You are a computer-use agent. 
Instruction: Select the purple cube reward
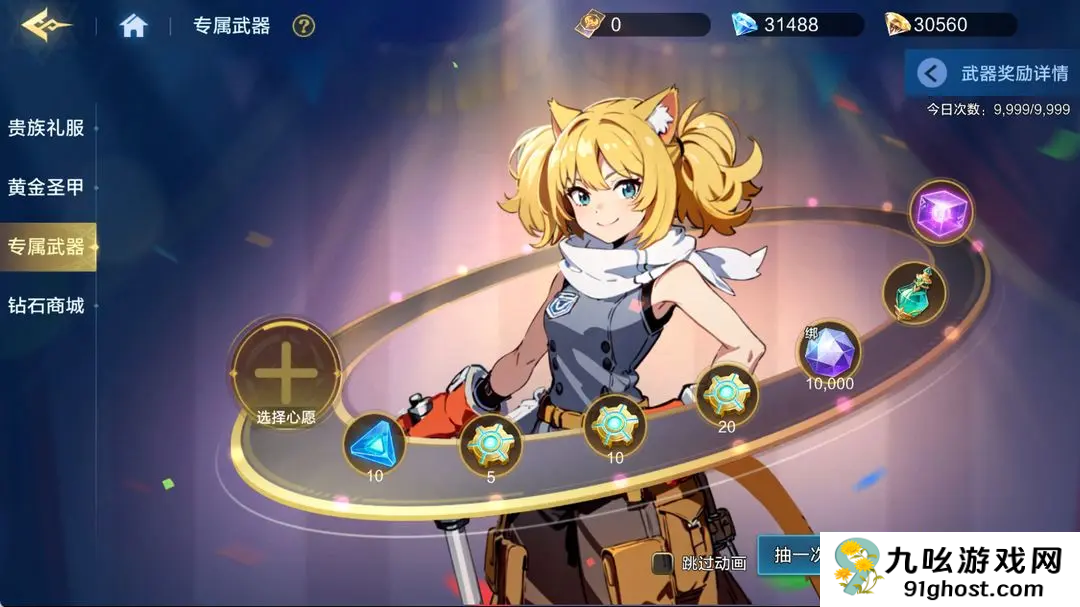point(941,211)
